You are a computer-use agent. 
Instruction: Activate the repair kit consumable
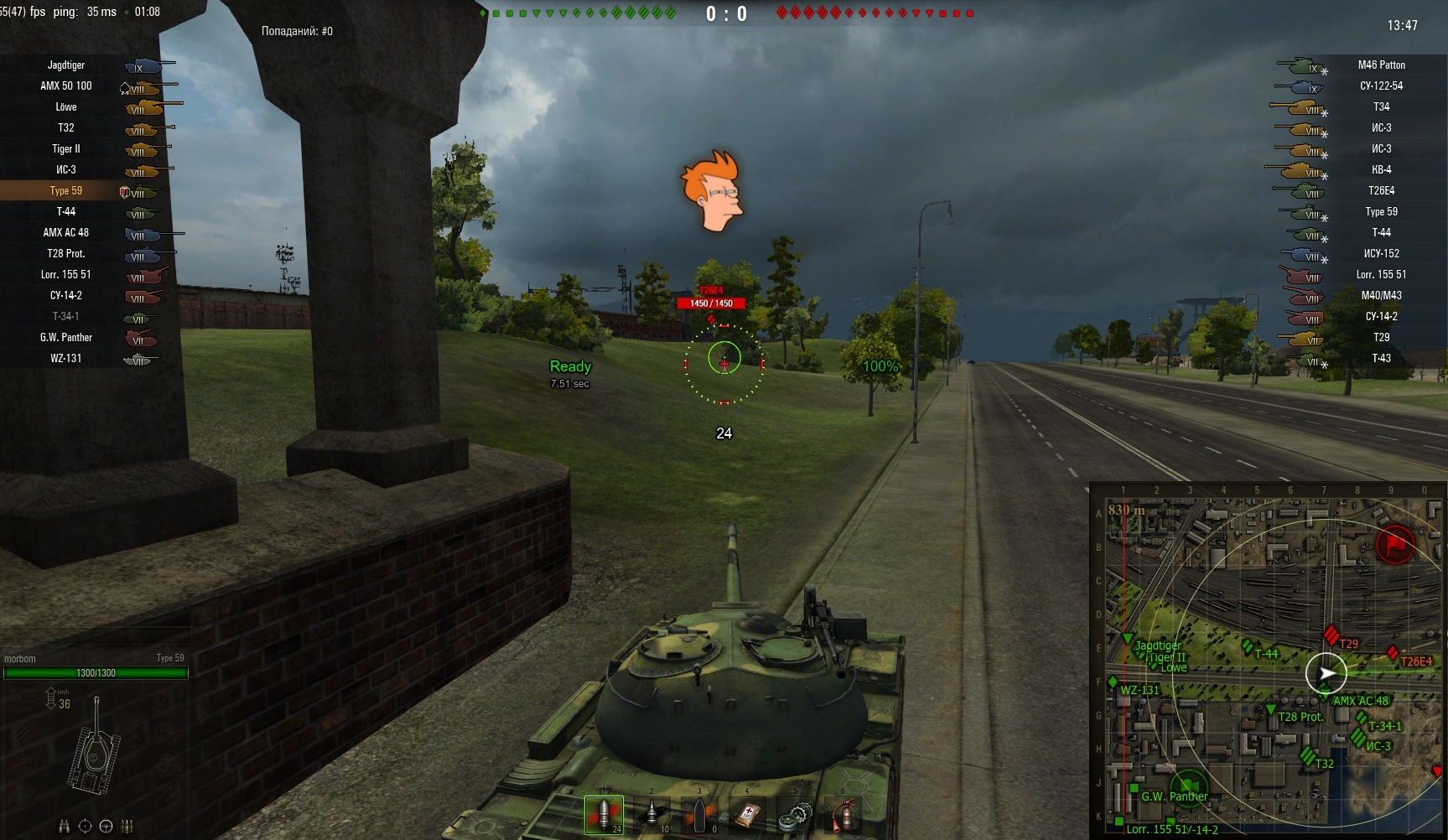[x=796, y=815]
